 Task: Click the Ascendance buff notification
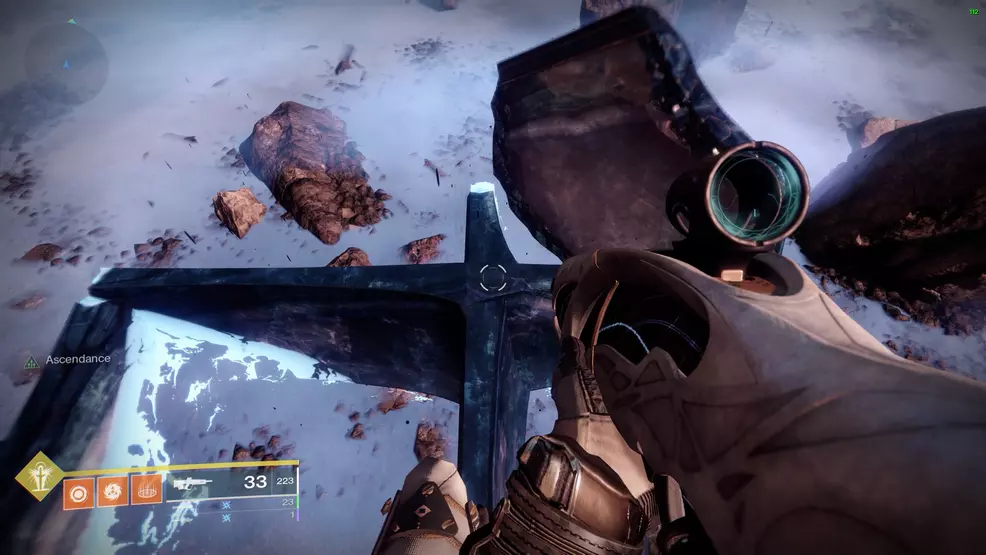(x=68, y=359)
